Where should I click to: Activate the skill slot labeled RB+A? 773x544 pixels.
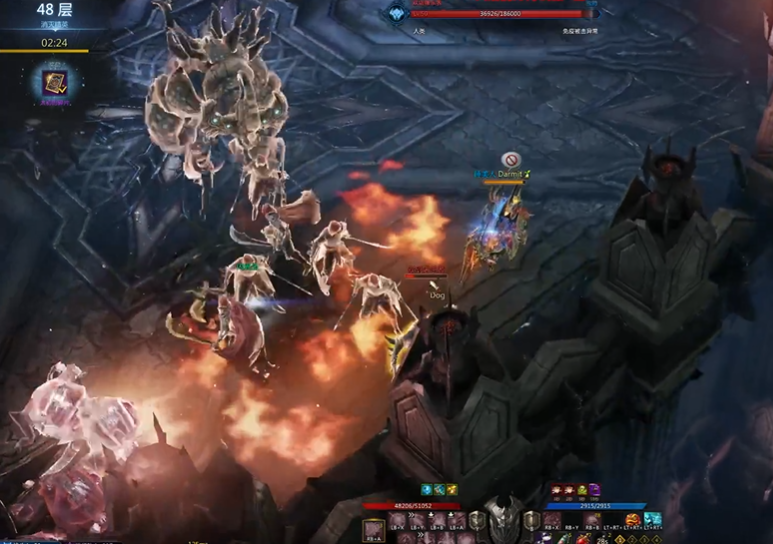[x=373, y=528]
